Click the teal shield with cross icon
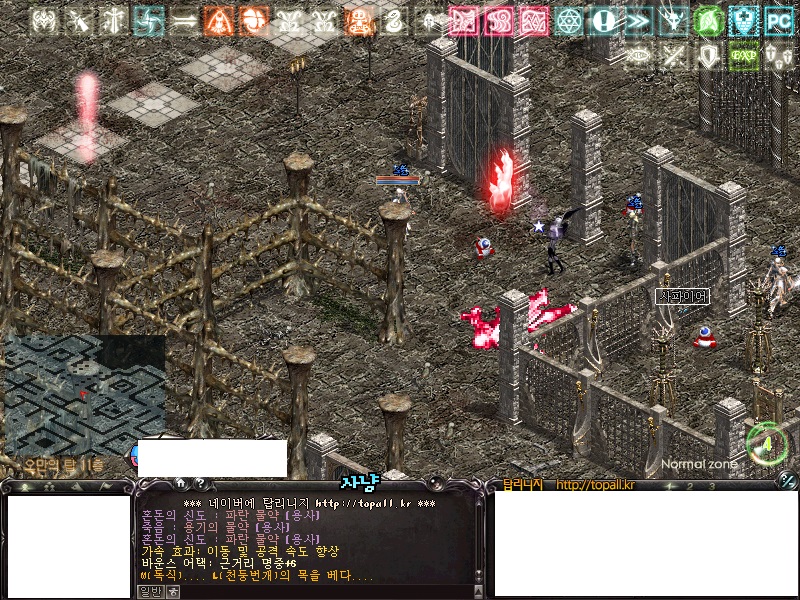800x600 pixels. [742, 20]
